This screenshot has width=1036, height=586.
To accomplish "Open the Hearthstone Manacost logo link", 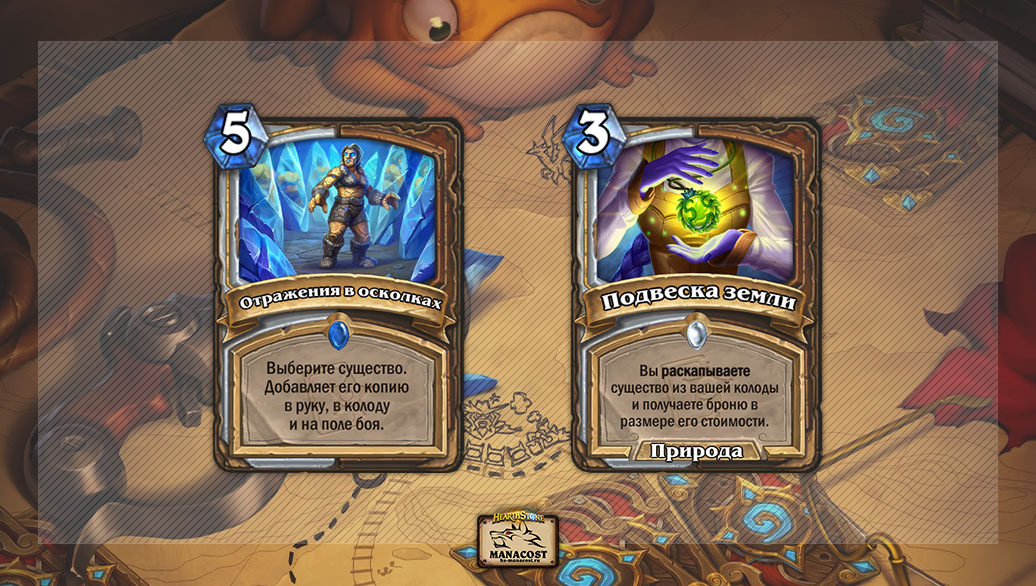I will click(517, 541).
